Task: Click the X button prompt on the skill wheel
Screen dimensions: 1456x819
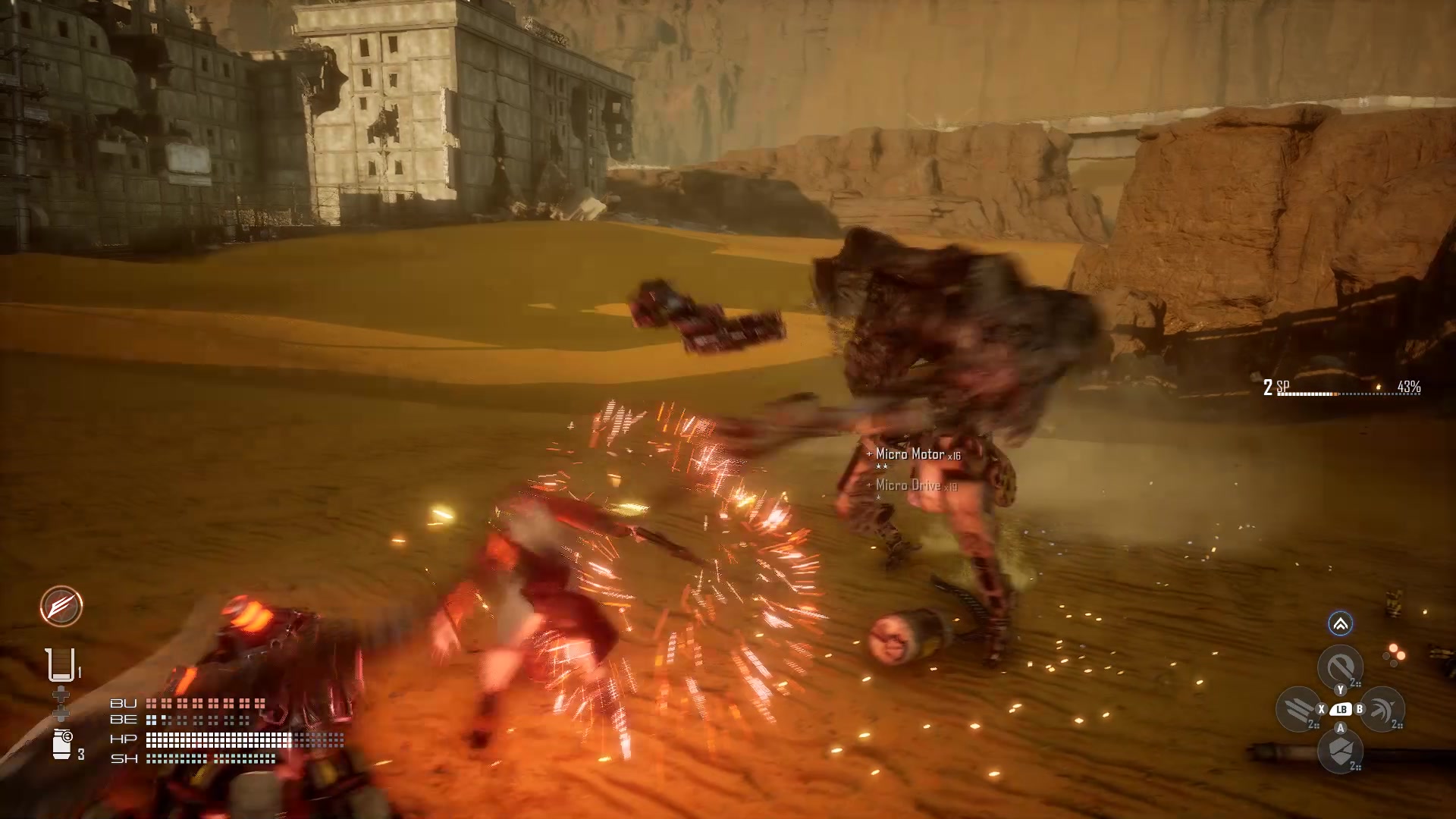Action: [1321, 709]
